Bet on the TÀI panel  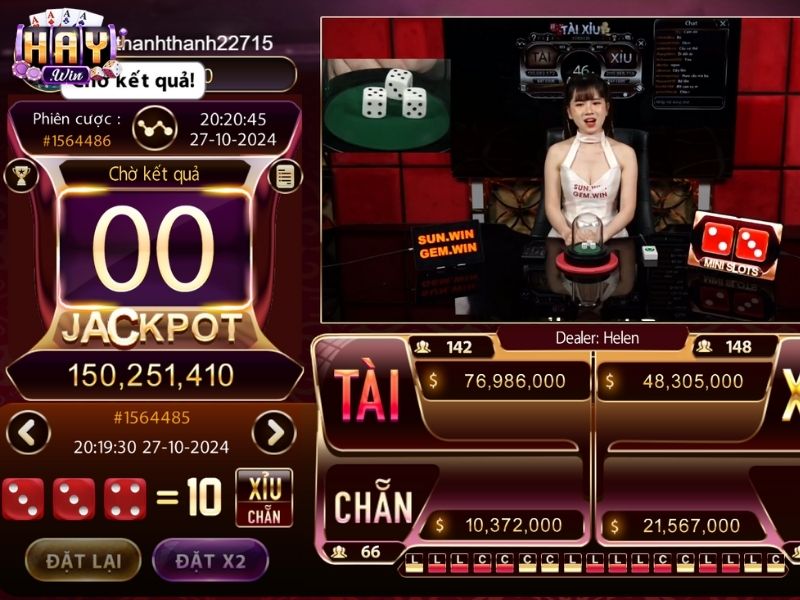(366, 395)
